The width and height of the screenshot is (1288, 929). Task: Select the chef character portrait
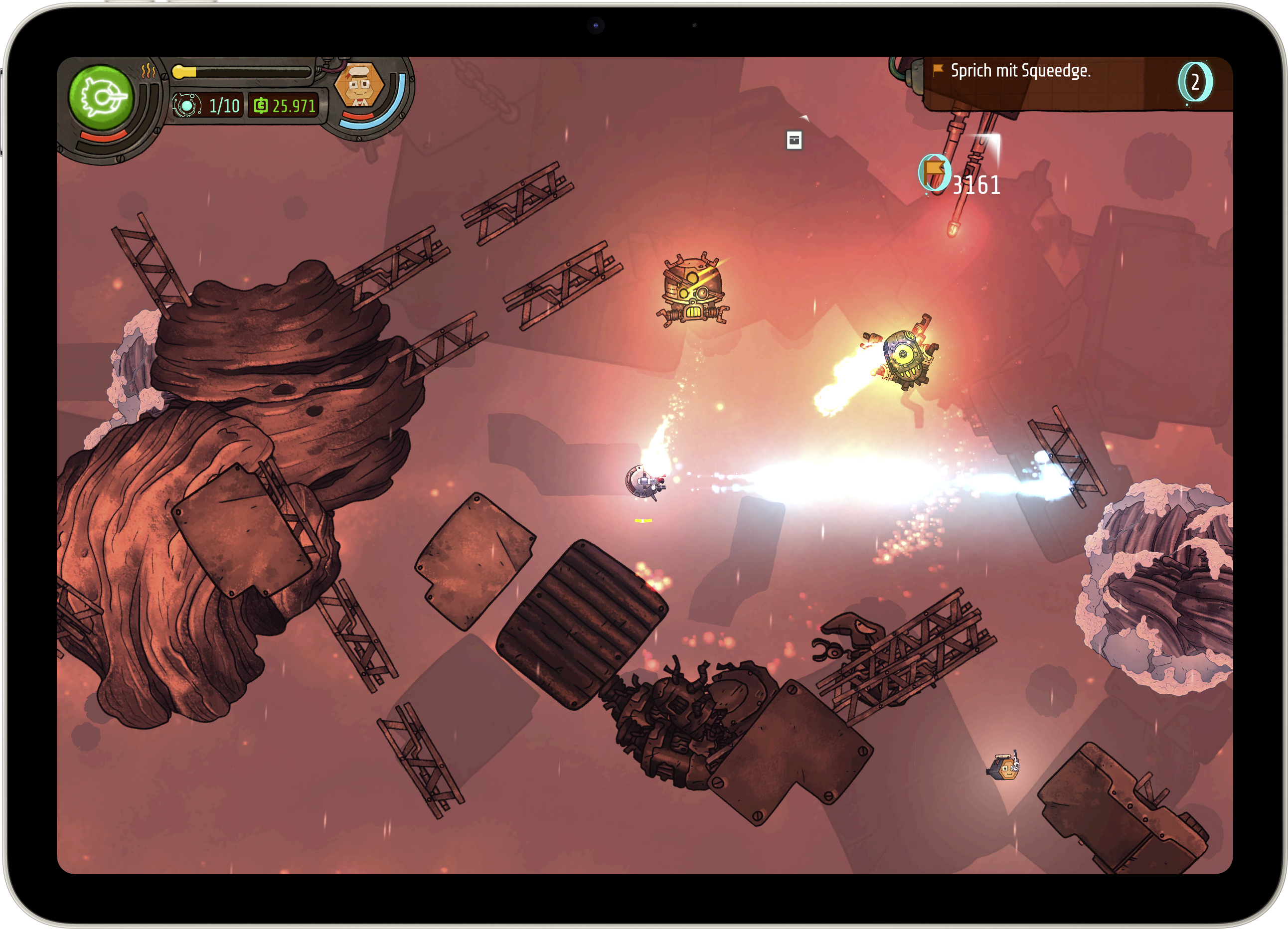tap(359, 86)
